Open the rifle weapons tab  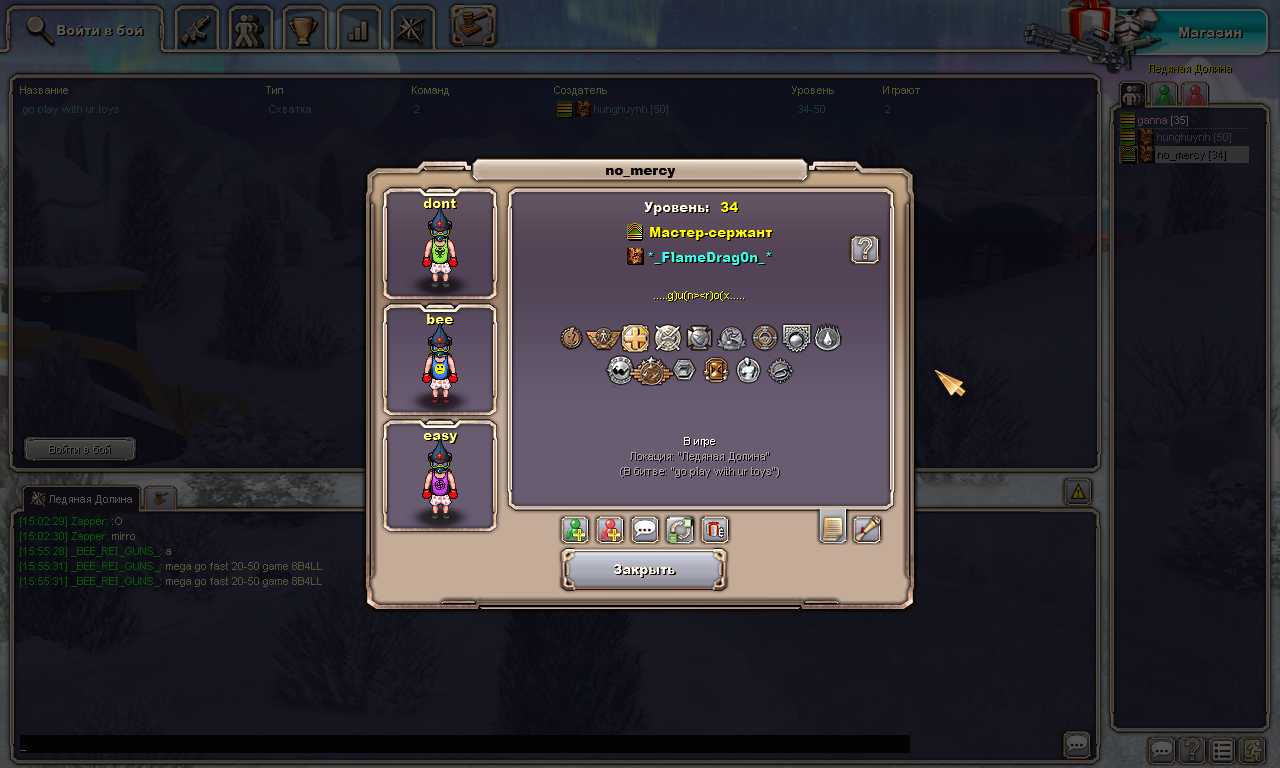click(197, 29)
